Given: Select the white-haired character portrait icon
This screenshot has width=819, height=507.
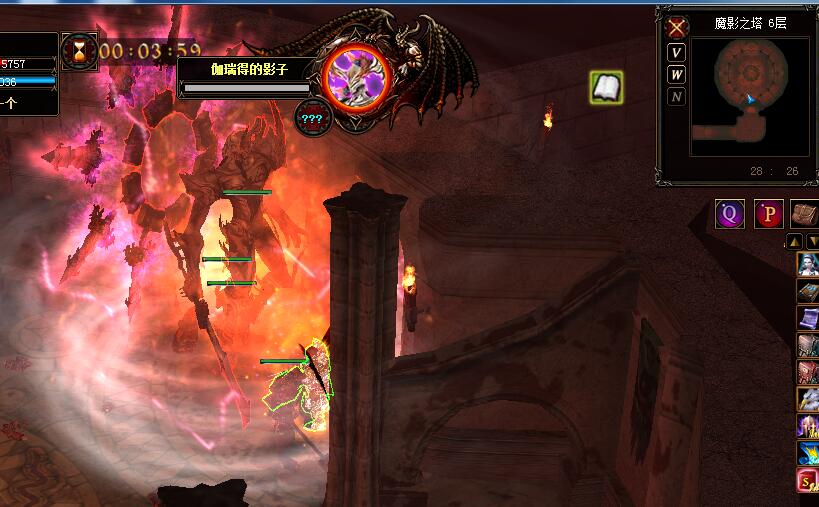Looking at the screenshot, I should click(807, 264).
